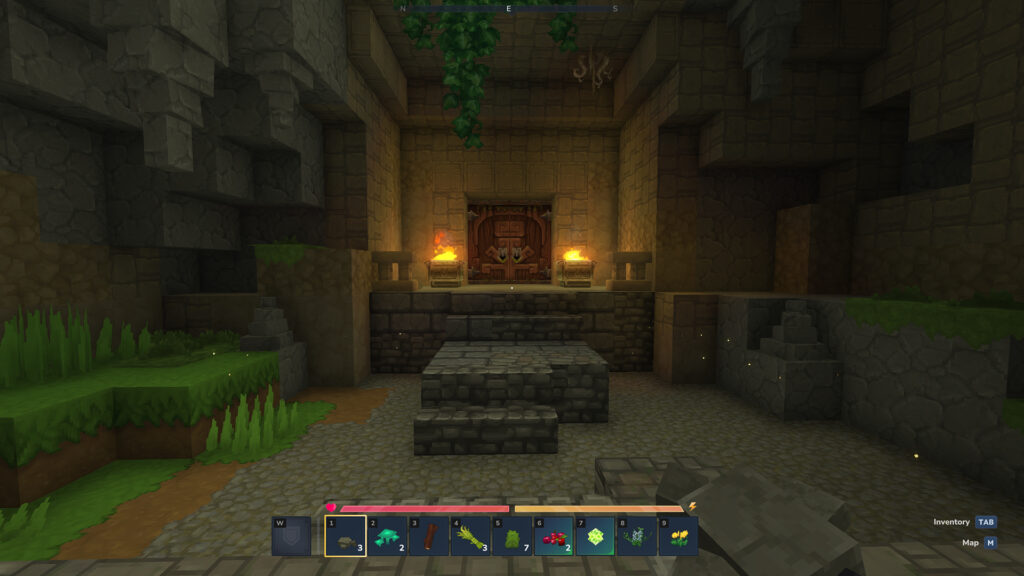Screen dimensions: 1024x576
Task: Select the plant fiber bundle slot
Action: pyautogui.click(x=470, y=536)
